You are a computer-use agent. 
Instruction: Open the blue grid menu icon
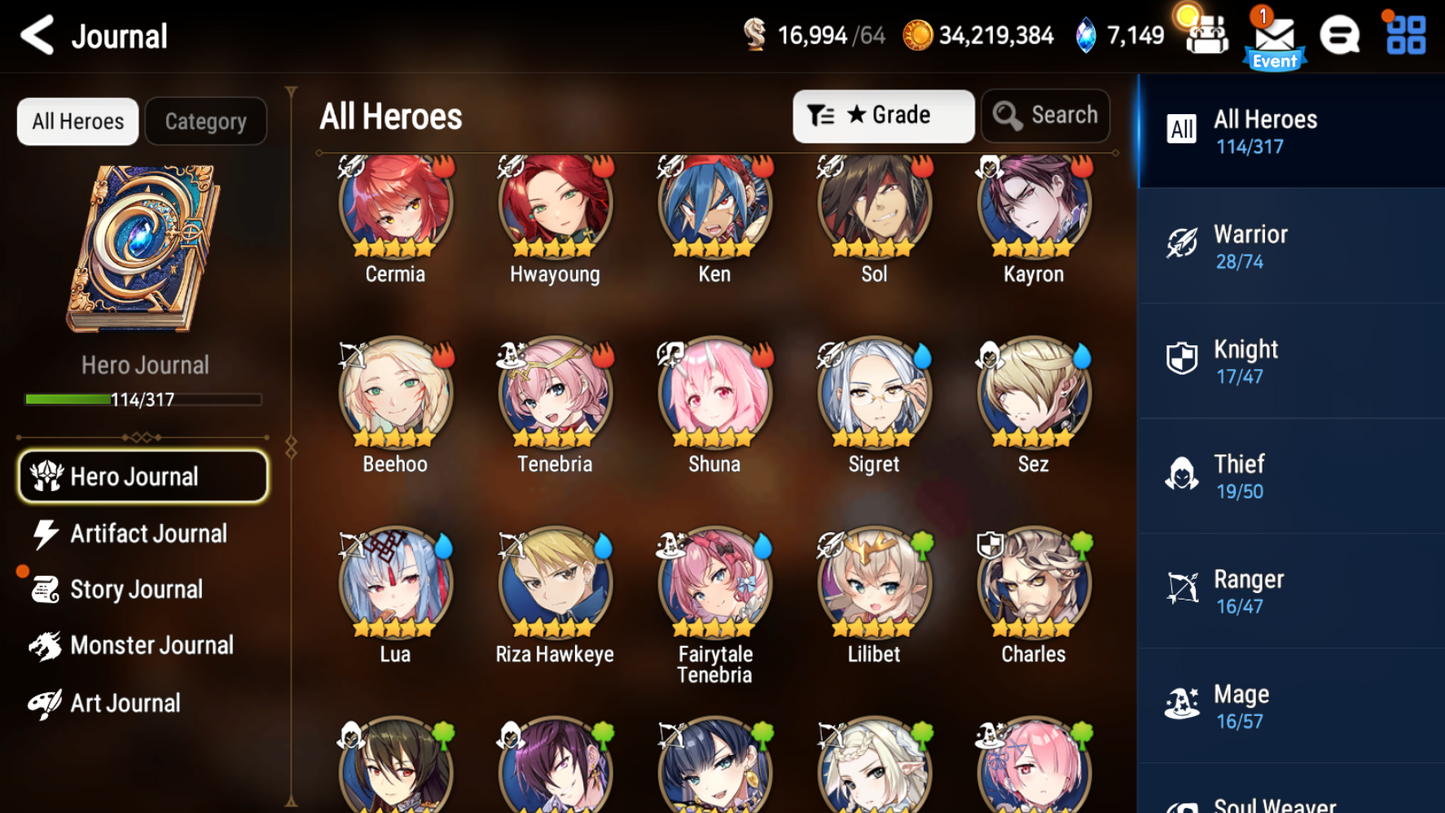tap(1406, 33)
